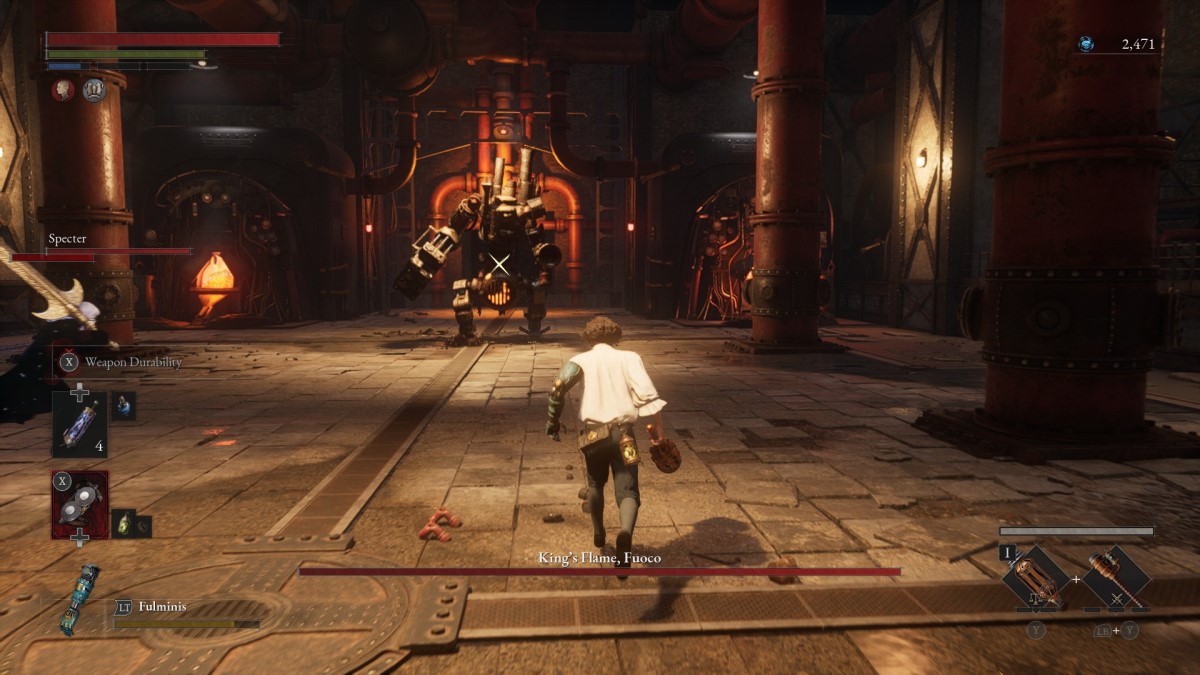Choose the weapon handle Fable Art slot
This screenshot has height=675, width=1200.
[x=1116, y=578]
